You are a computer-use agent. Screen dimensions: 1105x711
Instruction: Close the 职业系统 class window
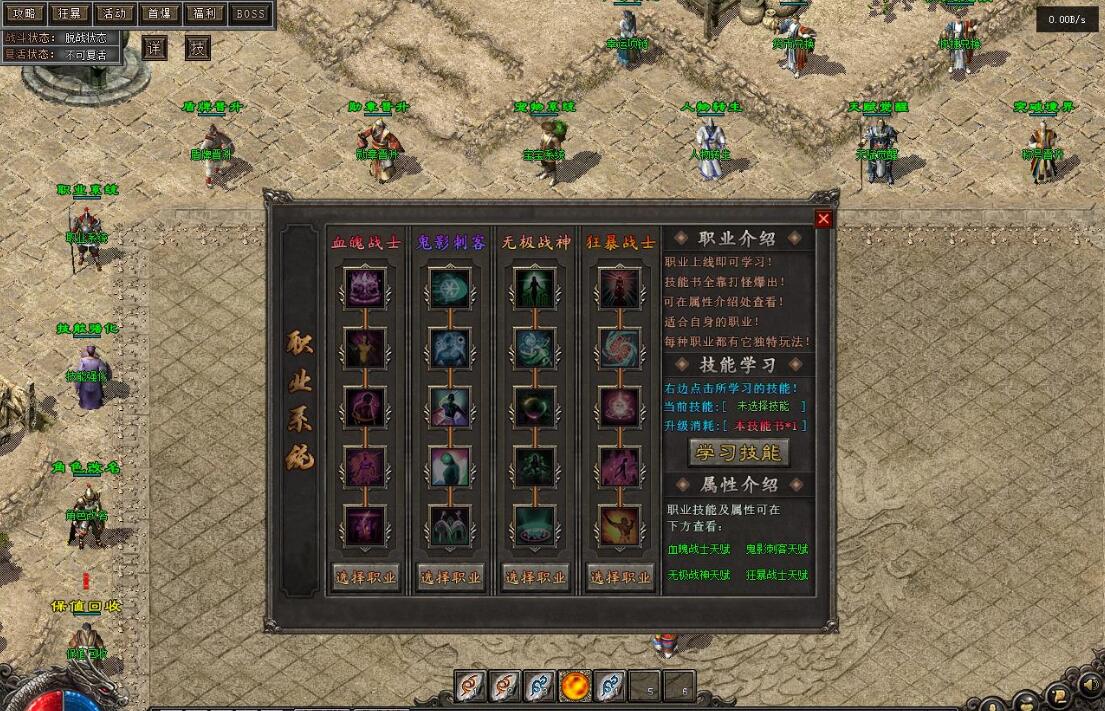click(823, 219)
